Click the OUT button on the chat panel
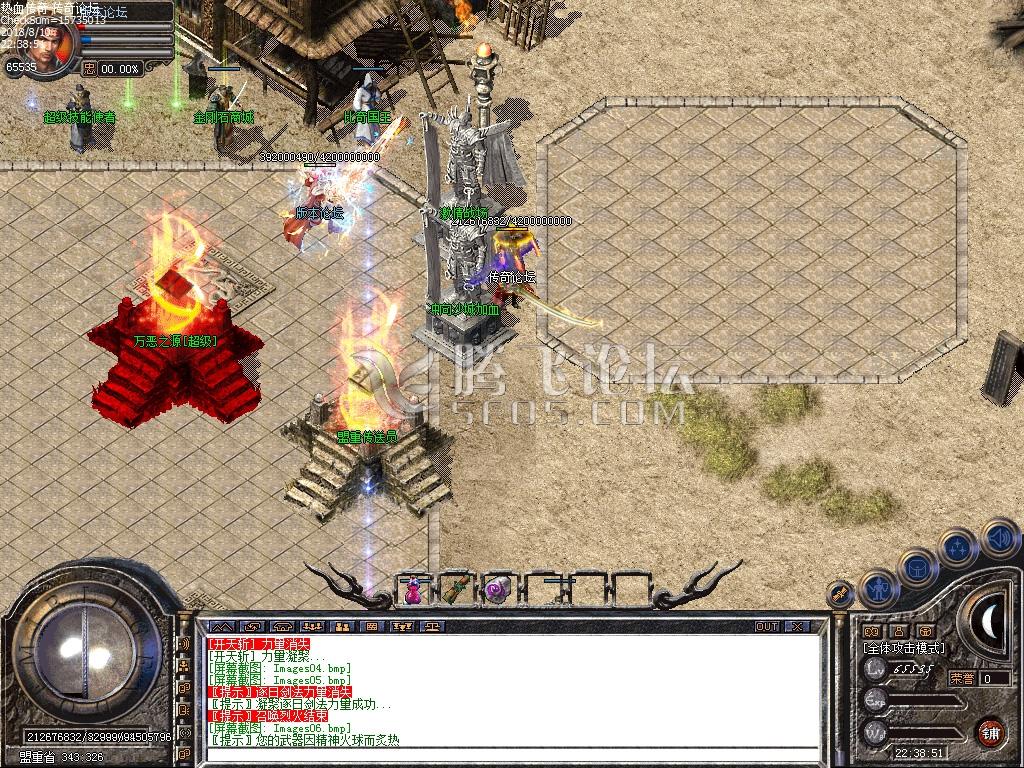 (x=766, y=627)
